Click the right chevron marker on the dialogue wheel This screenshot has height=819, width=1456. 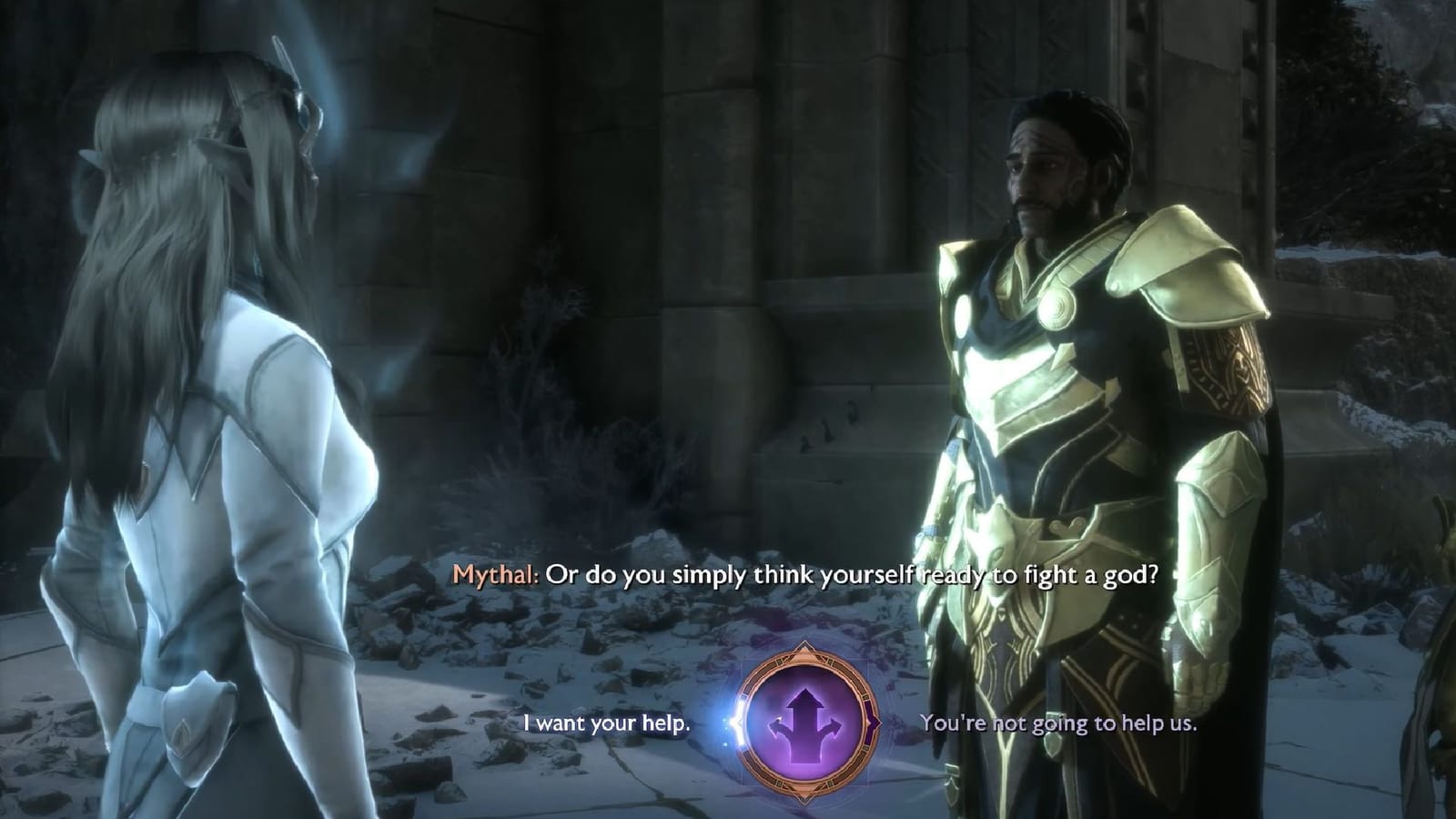click(x=873, y=722)
